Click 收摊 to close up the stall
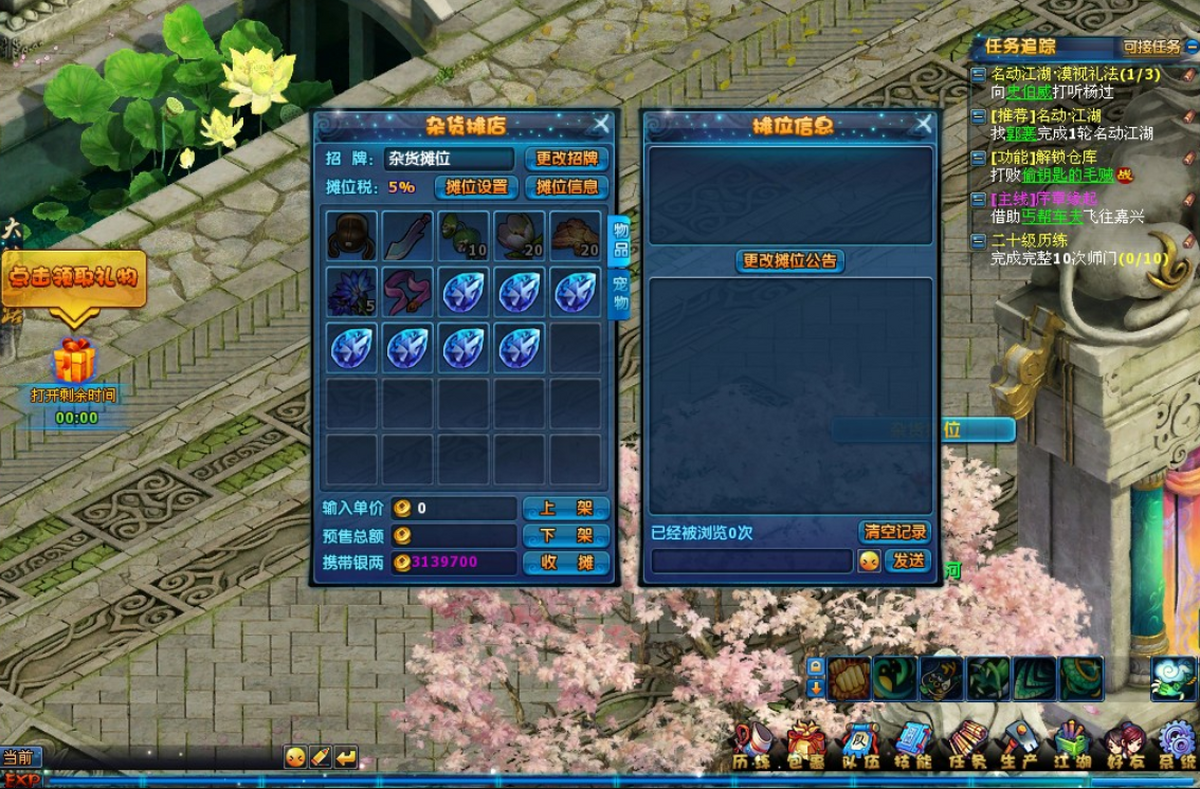This screenshot has height=789, width=1200. click(566, 562)
